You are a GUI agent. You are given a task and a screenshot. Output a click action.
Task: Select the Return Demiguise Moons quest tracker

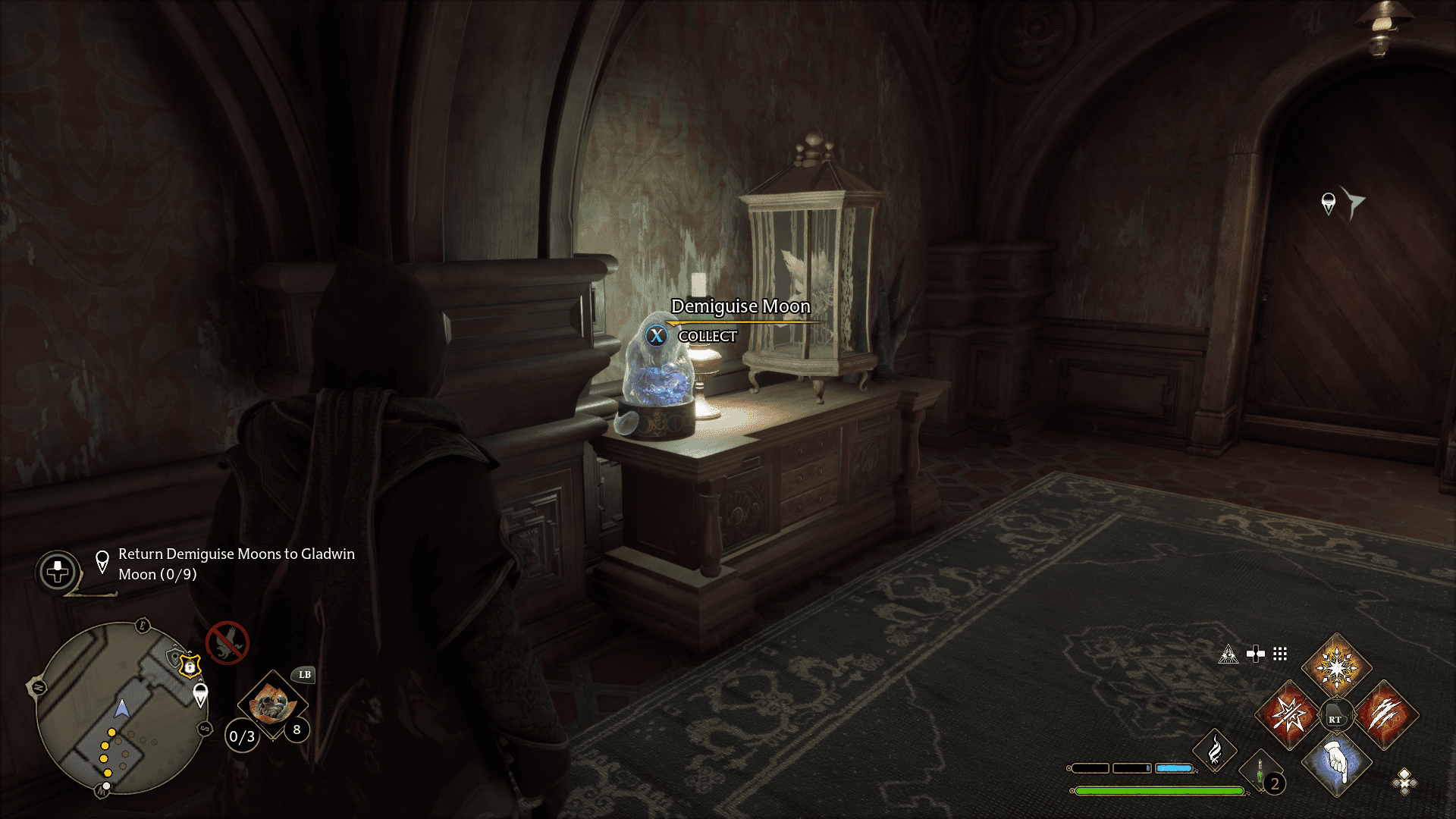pos(236,564)
